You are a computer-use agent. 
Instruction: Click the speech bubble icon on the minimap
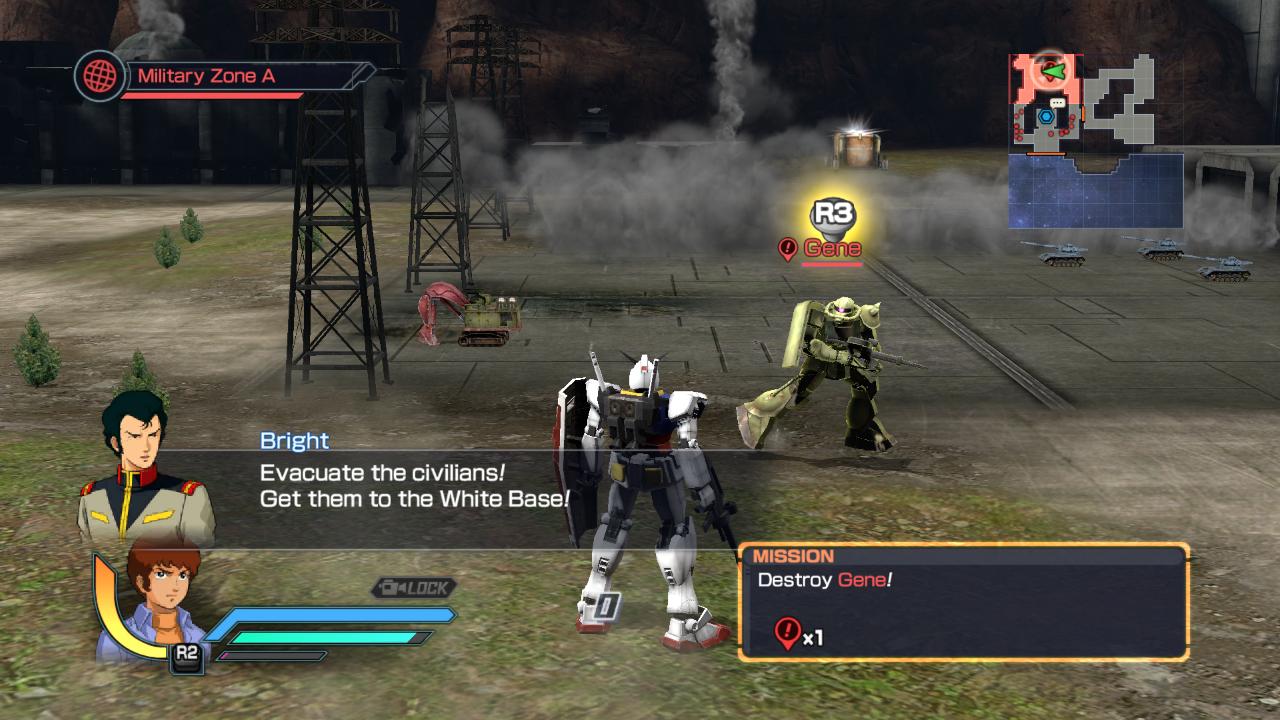tap(1057, 101)
